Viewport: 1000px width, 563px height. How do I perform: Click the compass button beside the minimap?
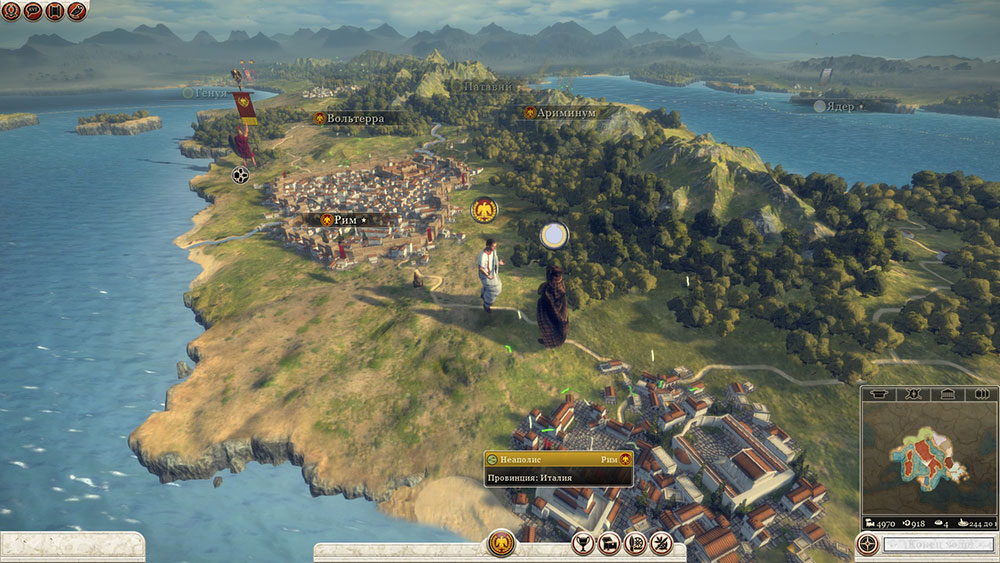(868, 544)
